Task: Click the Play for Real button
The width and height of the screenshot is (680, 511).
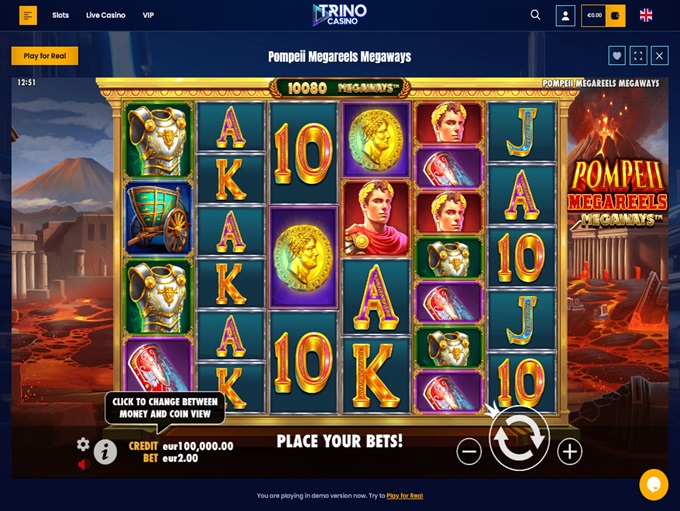Action: tap(45, 56)
